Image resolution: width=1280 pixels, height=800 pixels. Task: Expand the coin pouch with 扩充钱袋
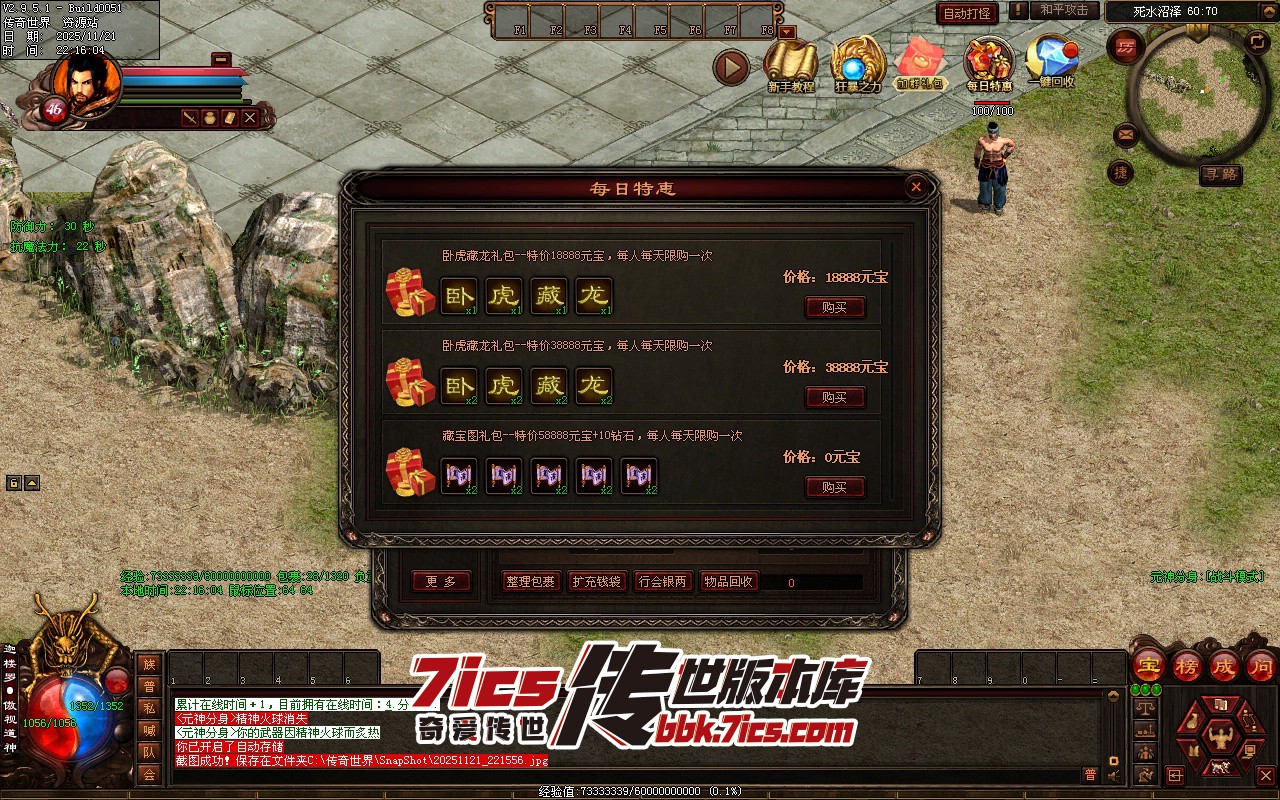pyautogui.click(x=596, y=581)
